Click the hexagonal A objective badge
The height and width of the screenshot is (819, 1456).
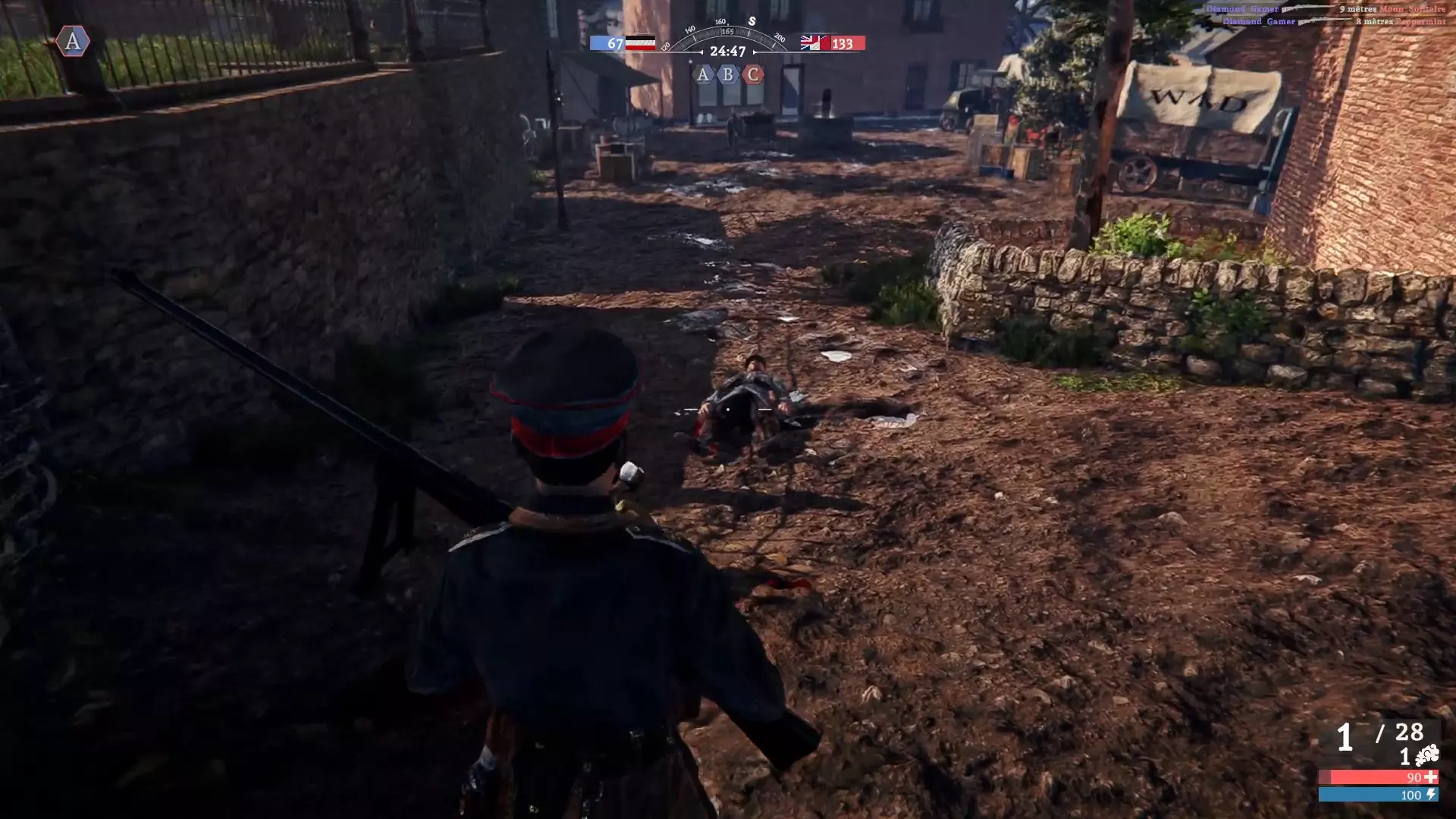pos(73,41)
